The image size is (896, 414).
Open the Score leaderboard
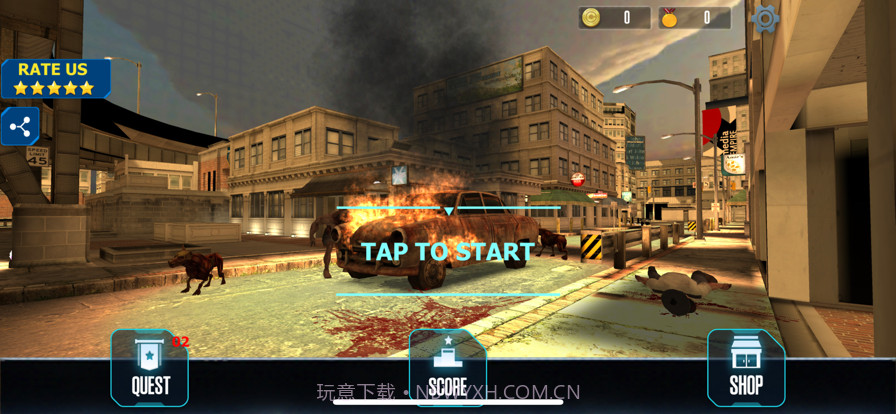coord(447,368)
